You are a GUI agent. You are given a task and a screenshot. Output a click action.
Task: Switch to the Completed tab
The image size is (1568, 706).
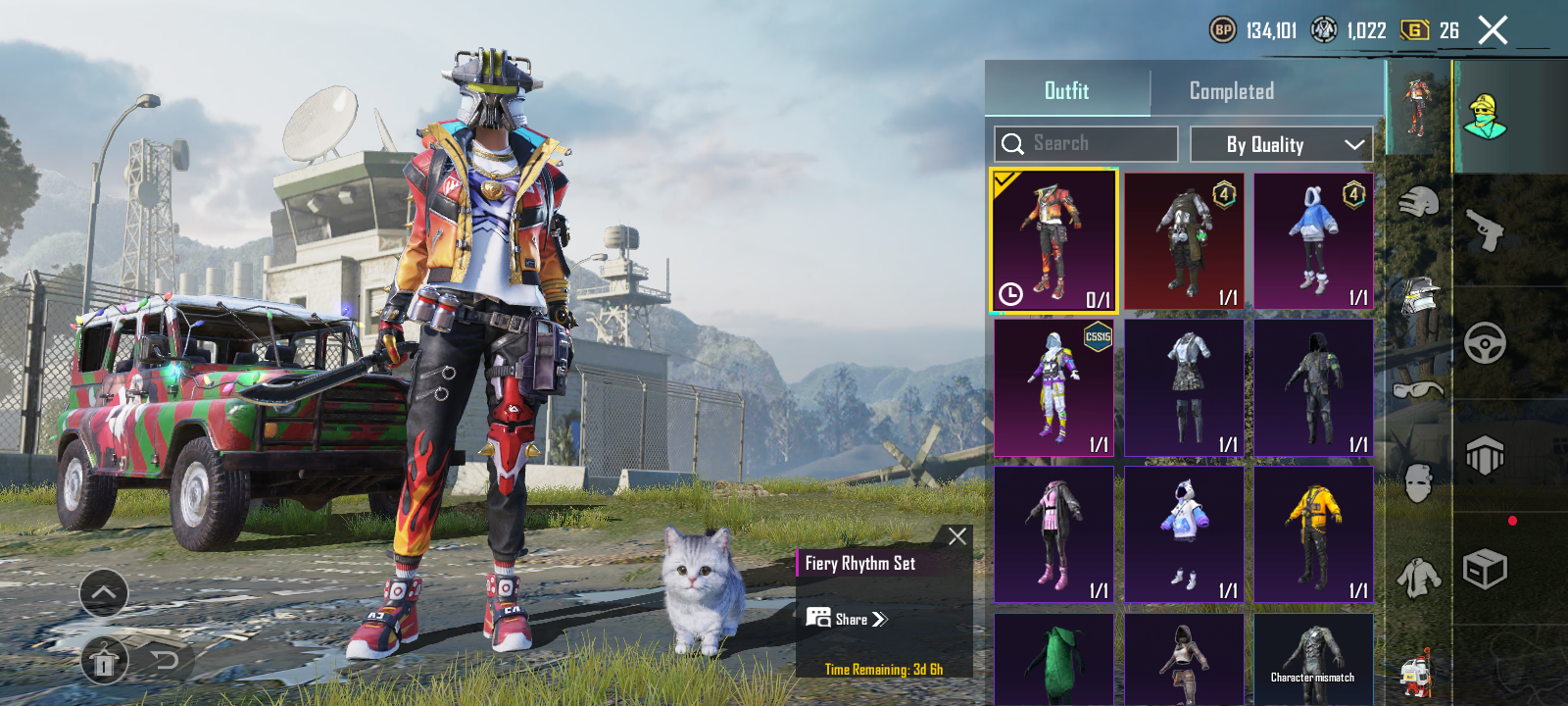(1231, 91)
